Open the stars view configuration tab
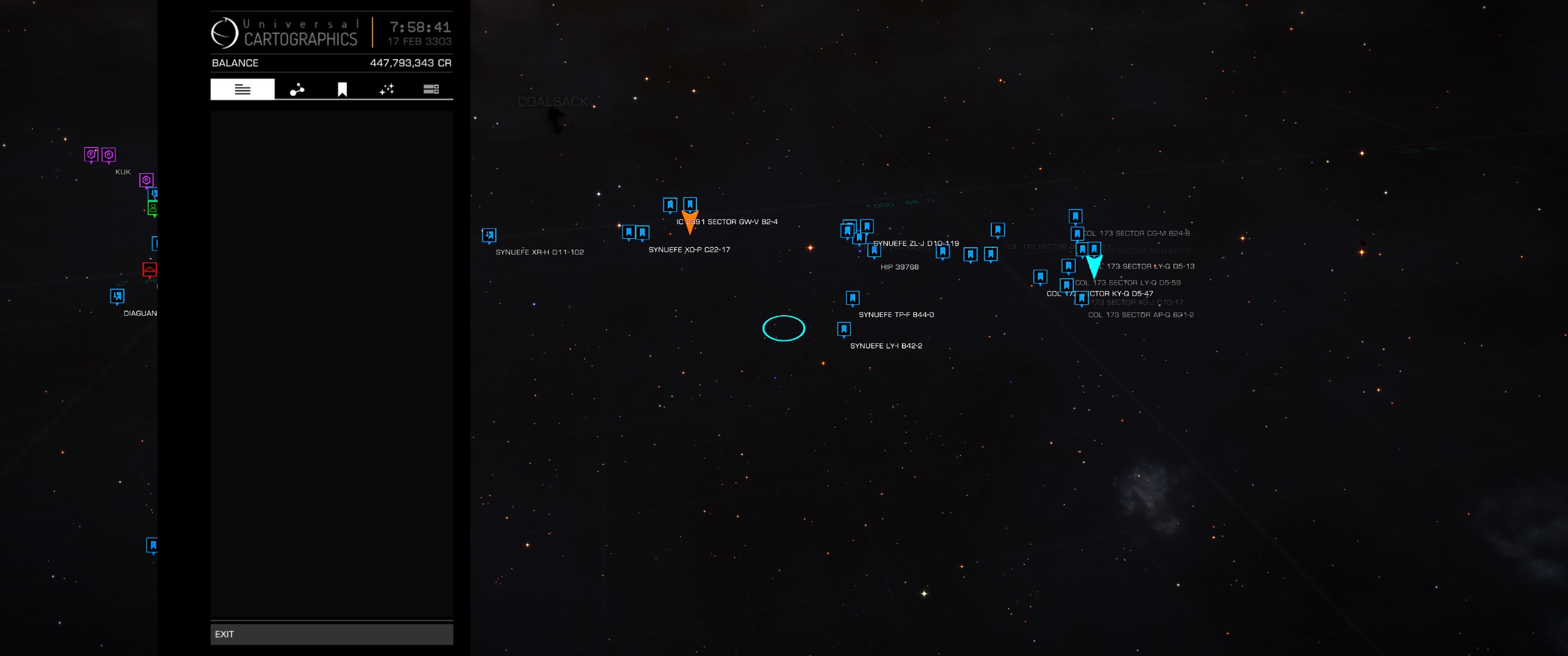Viewport: 1568px width, 656px height. tap(387, 89)
